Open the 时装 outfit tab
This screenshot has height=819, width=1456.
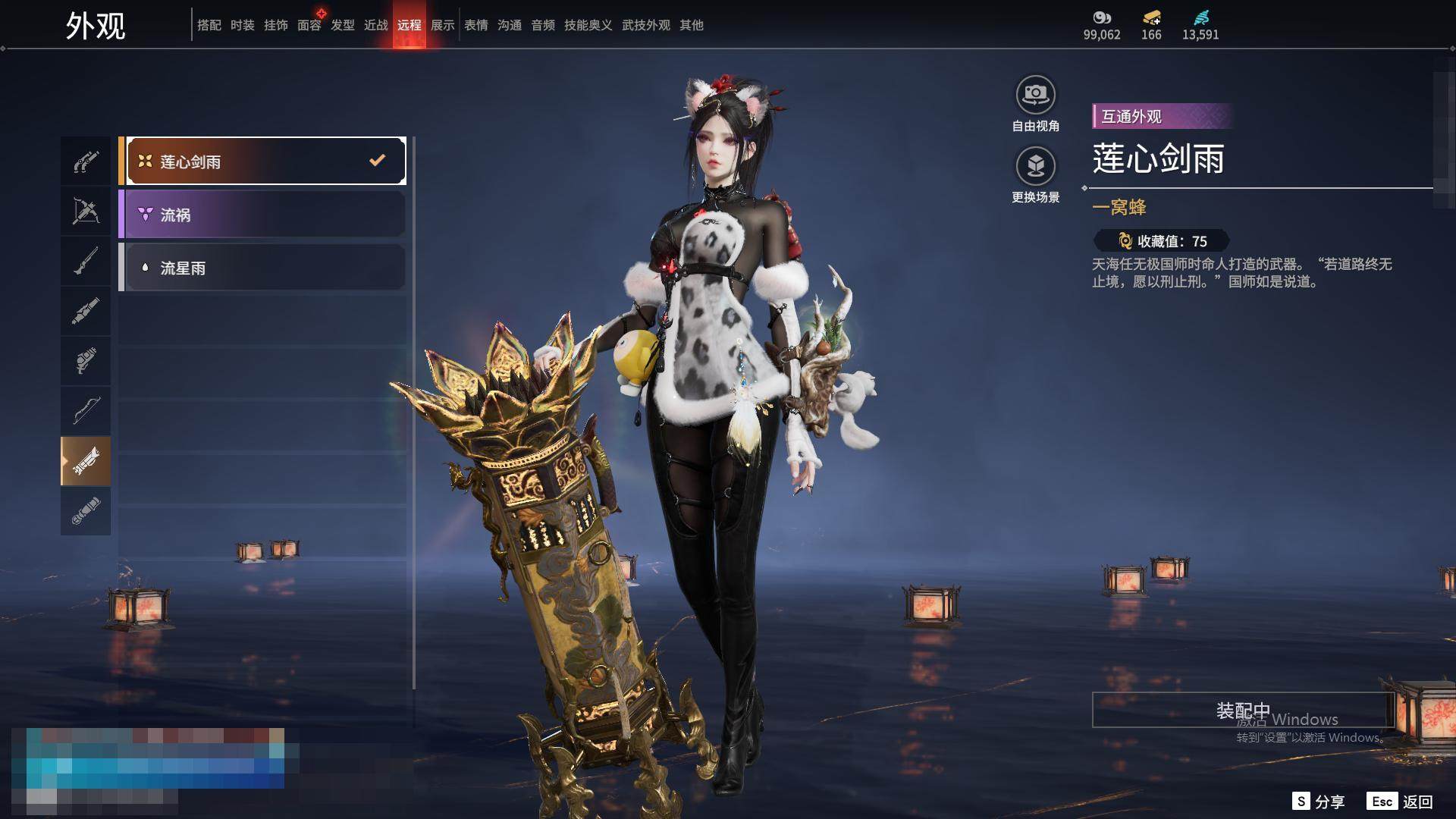(243, 25)
